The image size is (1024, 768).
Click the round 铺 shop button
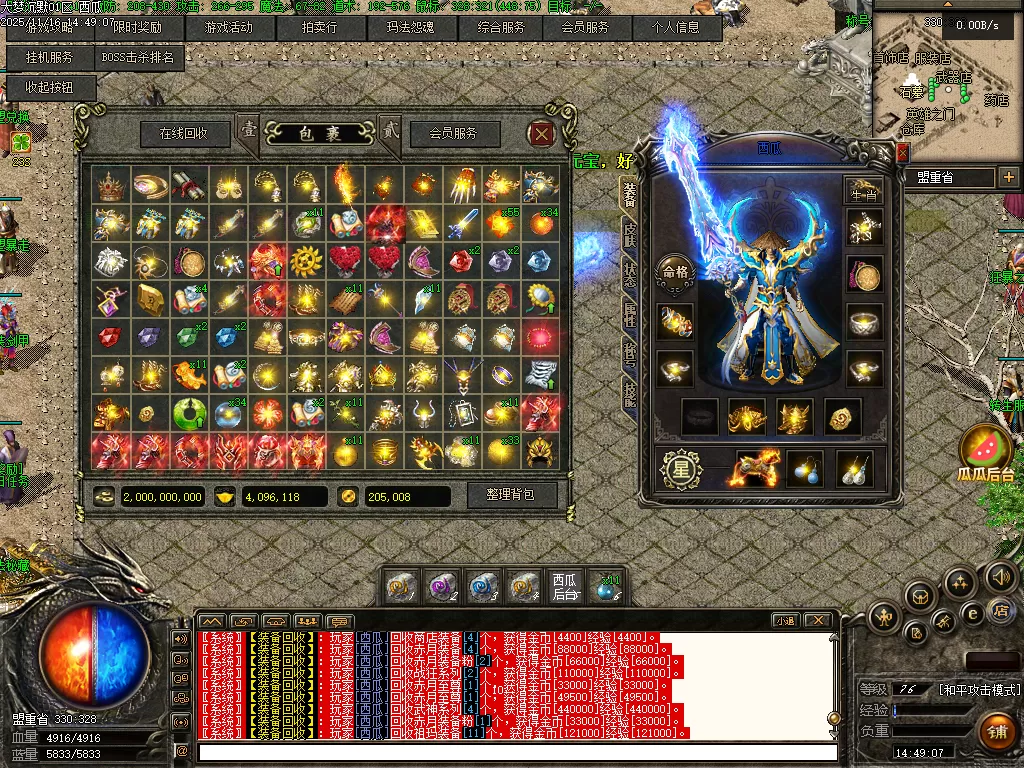996,731
